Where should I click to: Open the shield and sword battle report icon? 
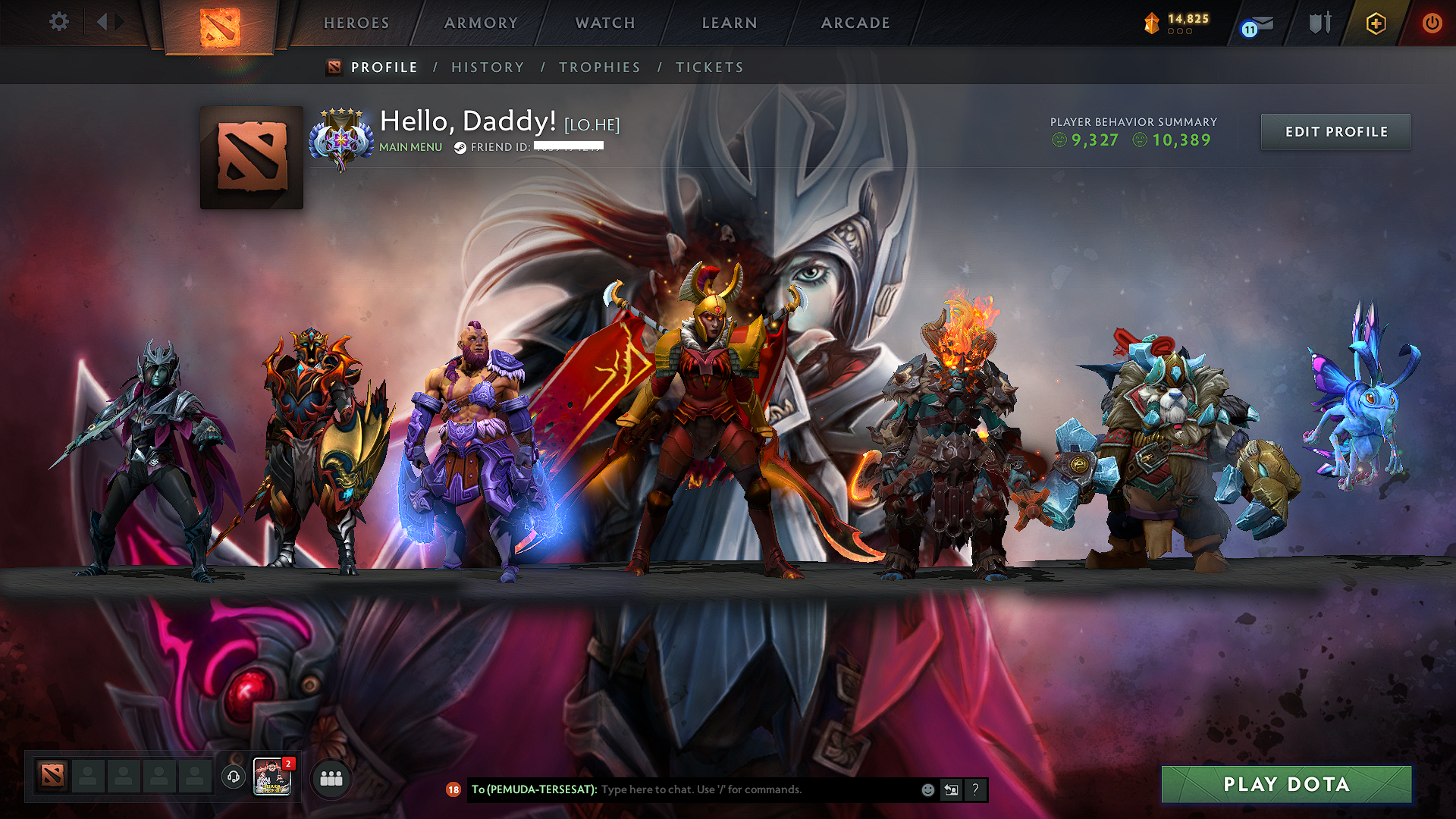coord(1319,24)
